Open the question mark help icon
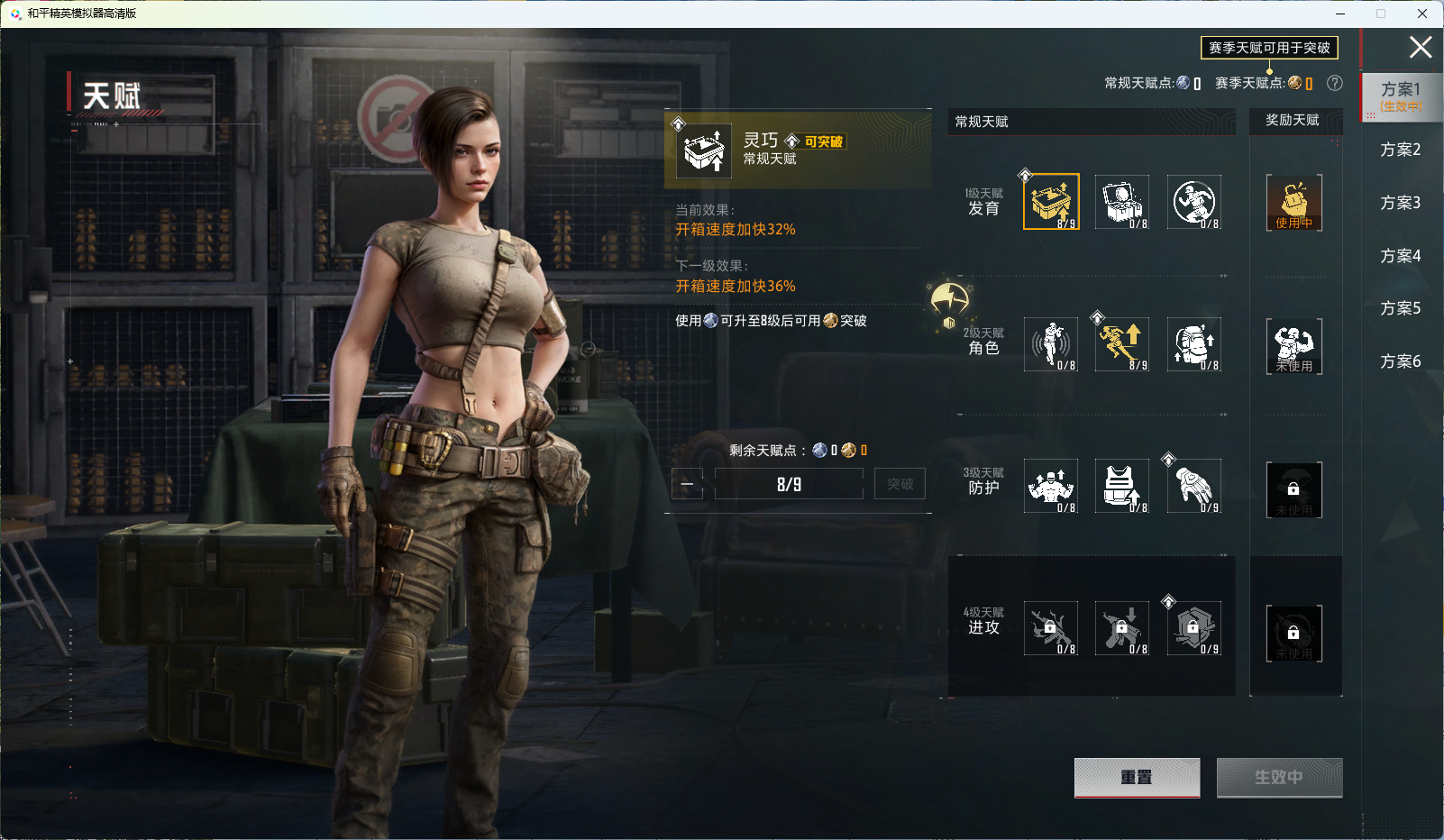Viewport: 1444px width, 840px height. [1335, 83]
